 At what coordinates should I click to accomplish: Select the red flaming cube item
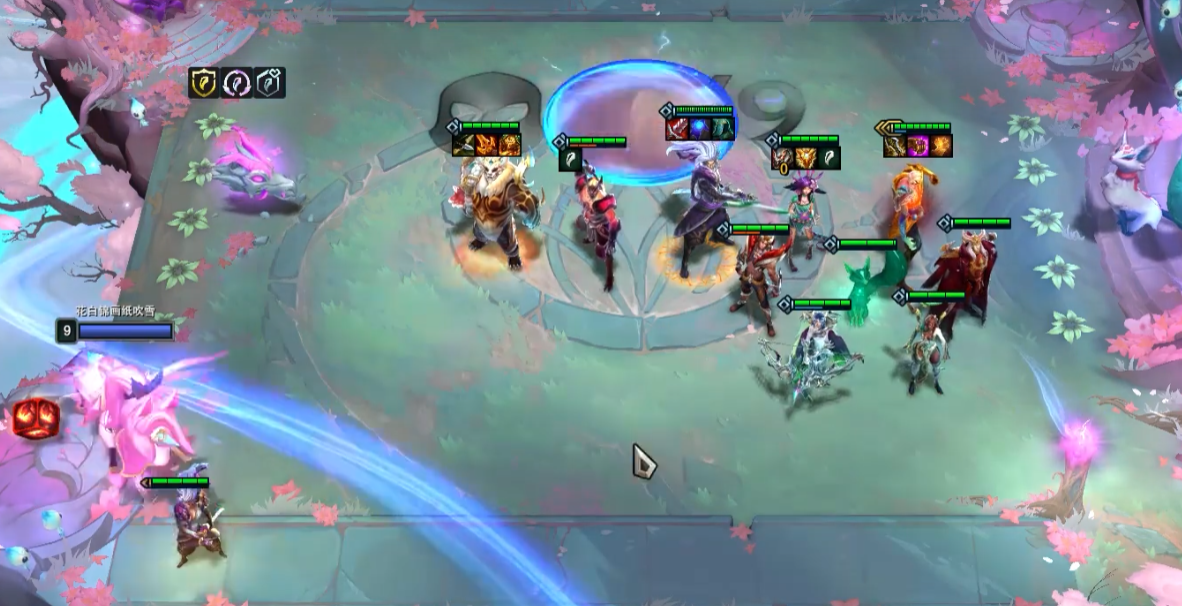[35, 418]
